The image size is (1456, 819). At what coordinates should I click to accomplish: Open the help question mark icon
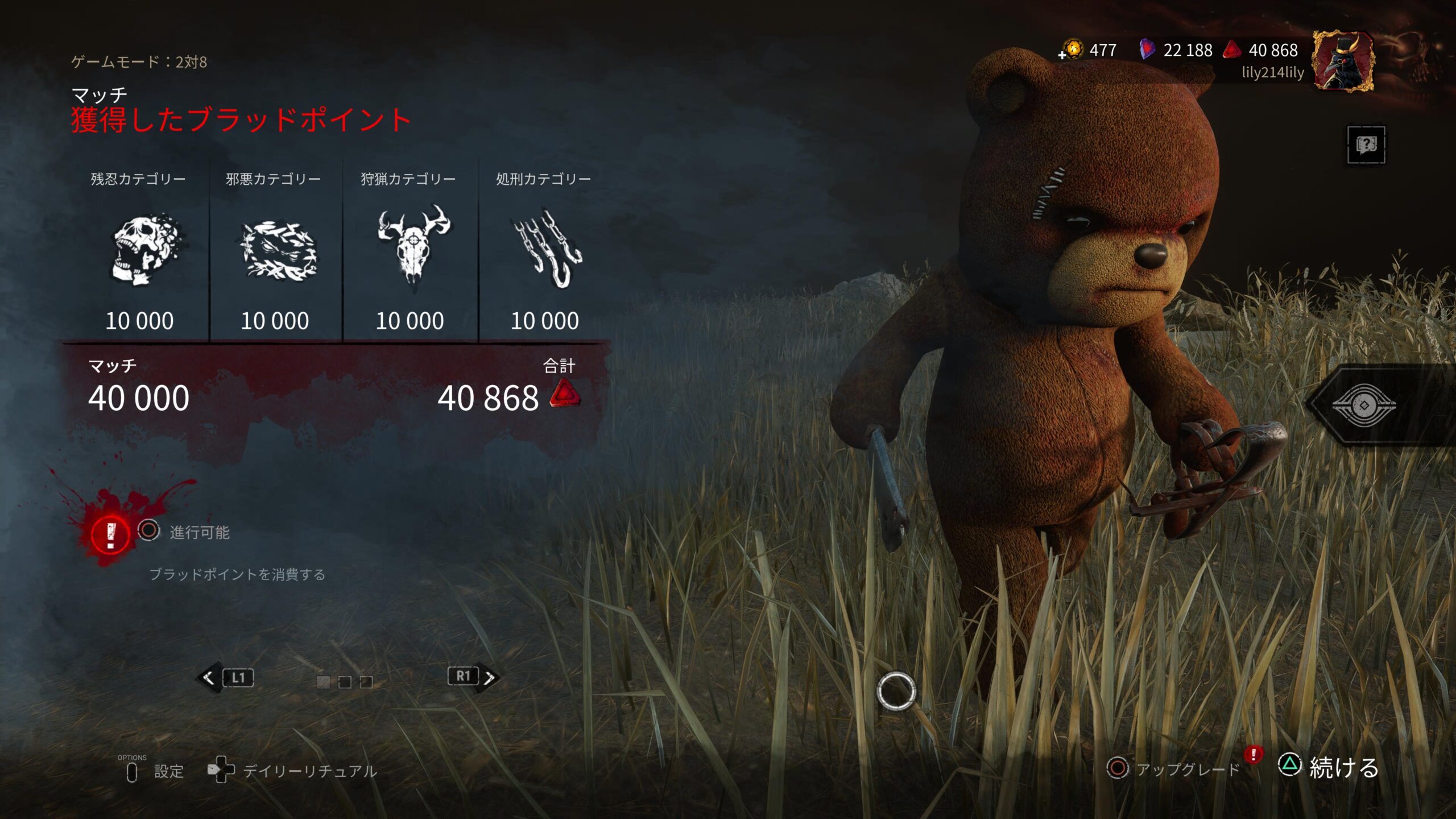1366,144
